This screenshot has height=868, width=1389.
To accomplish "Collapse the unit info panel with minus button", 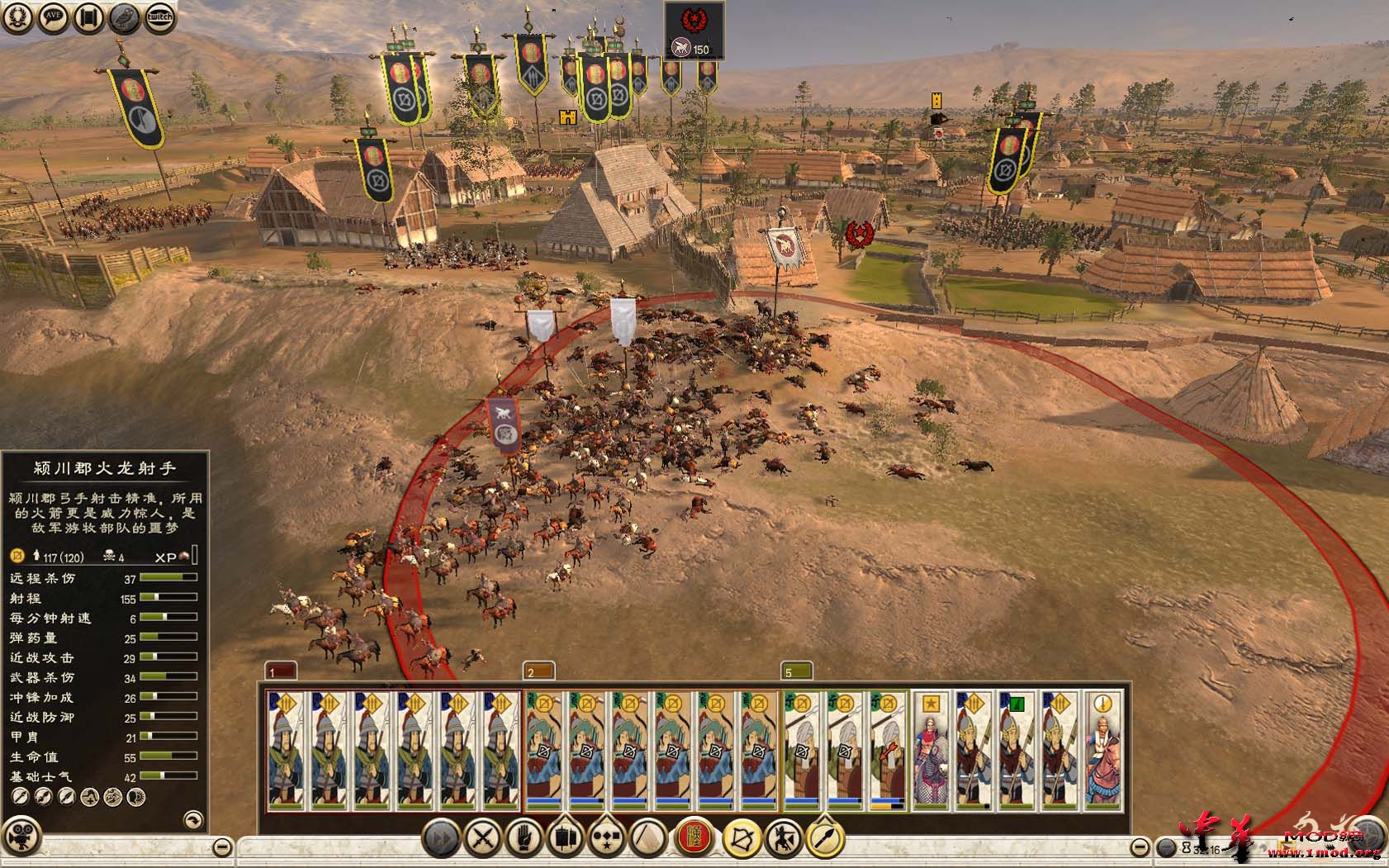I will pos(222,847).
